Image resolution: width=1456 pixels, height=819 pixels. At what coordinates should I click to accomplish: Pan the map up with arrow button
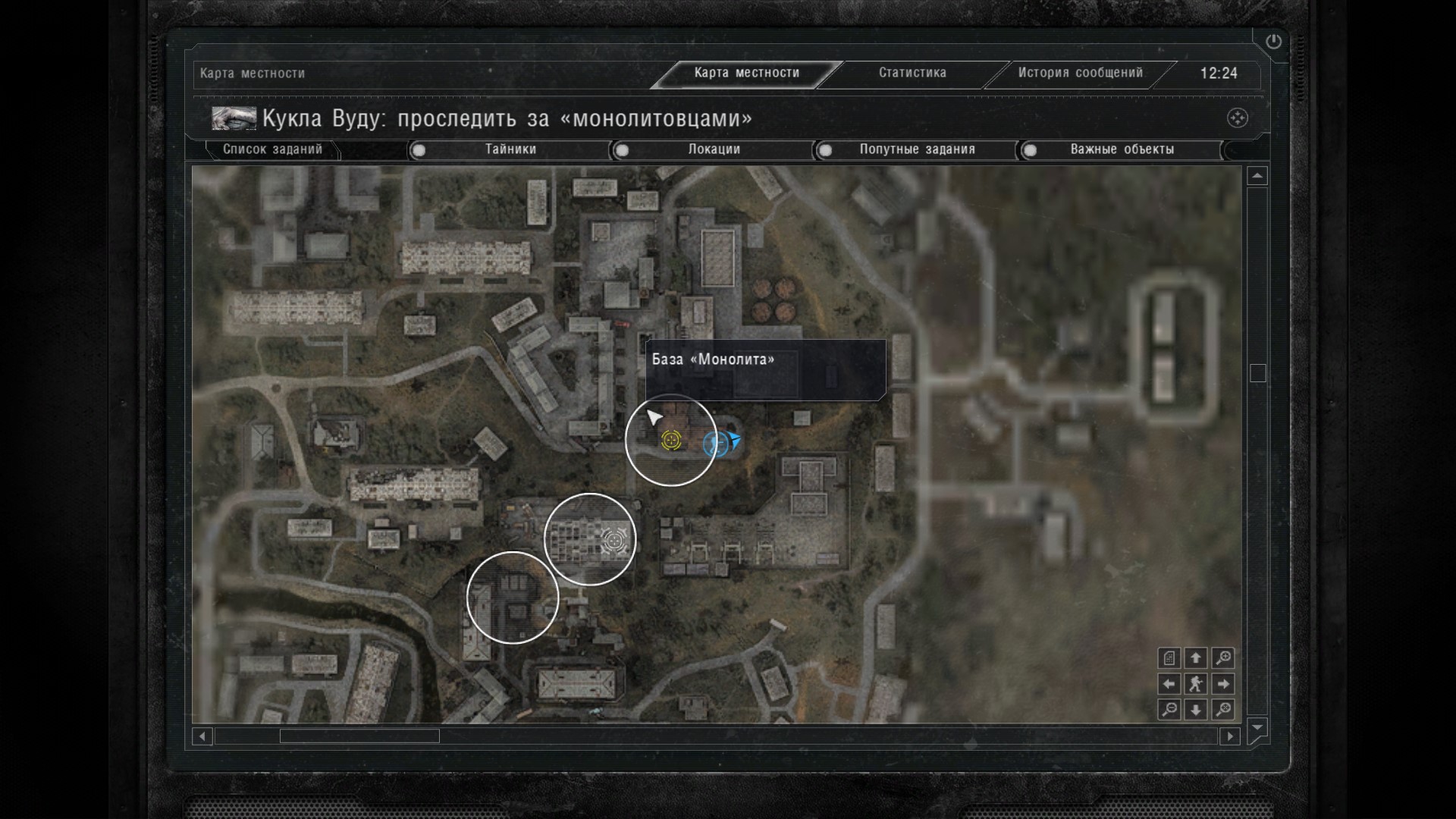point(1196,658)
